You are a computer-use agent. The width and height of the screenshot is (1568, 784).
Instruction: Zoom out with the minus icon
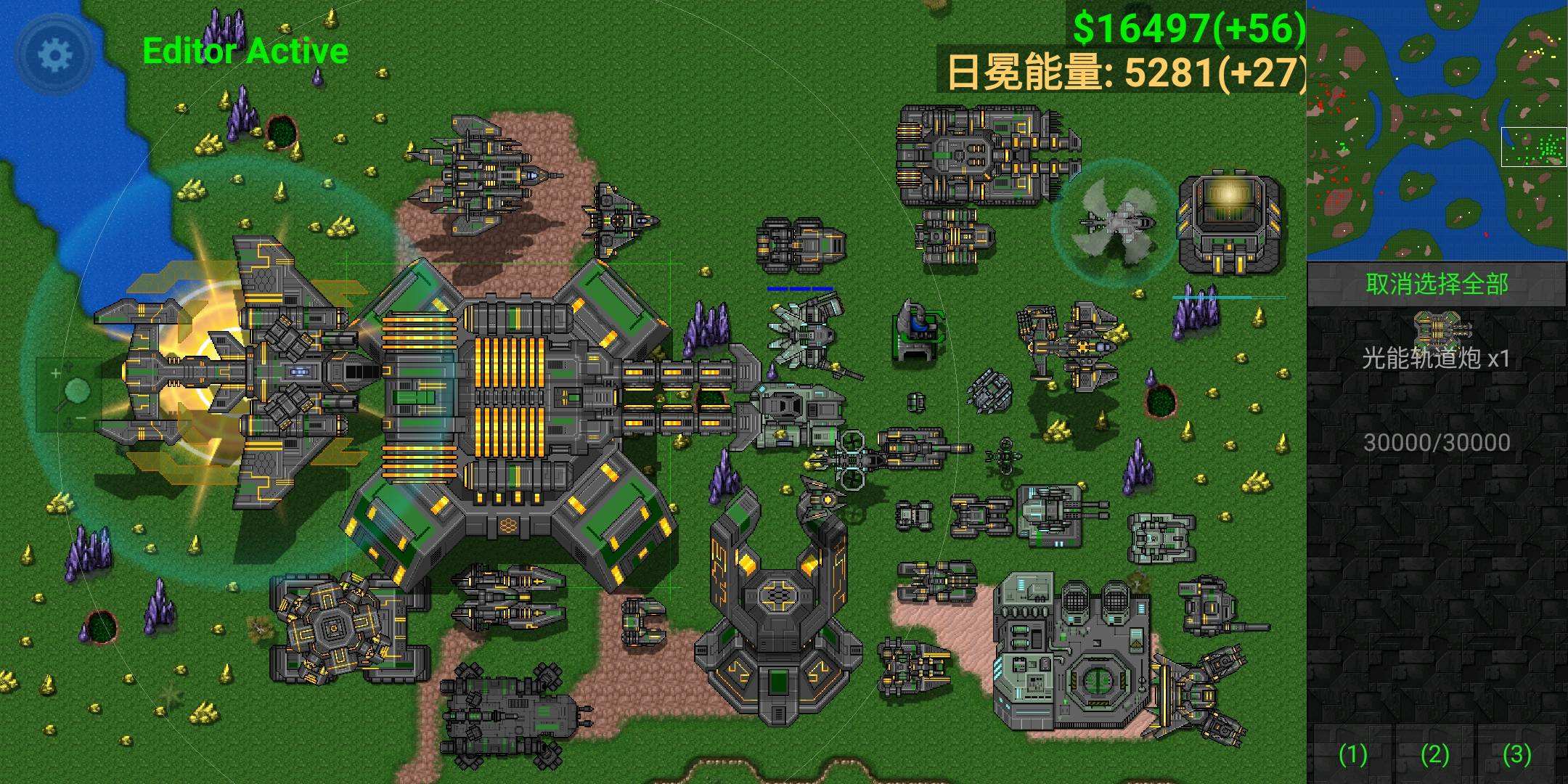[x=81, y=417]
